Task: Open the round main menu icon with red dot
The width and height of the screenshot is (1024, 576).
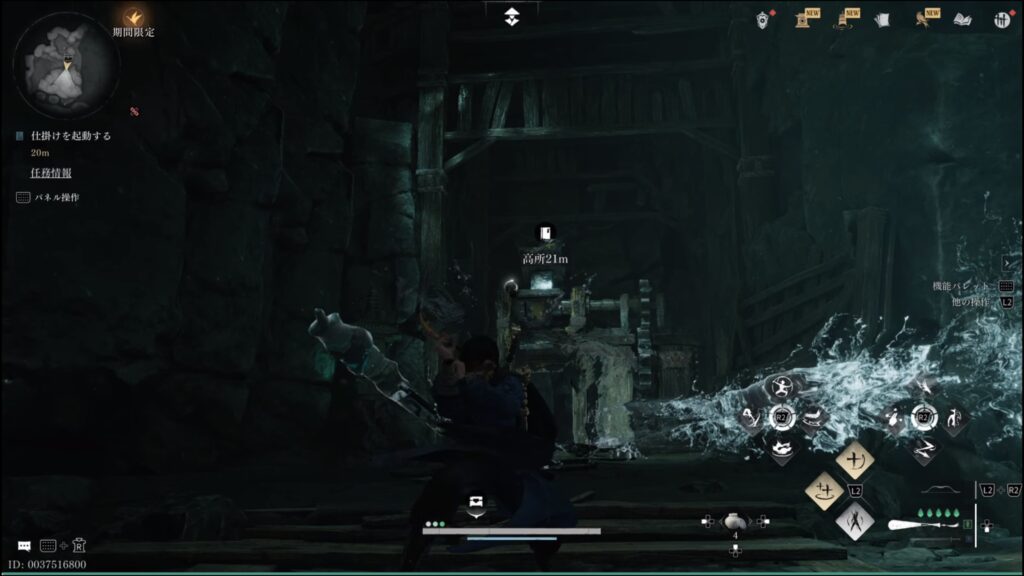Action: click(1002, 19)
